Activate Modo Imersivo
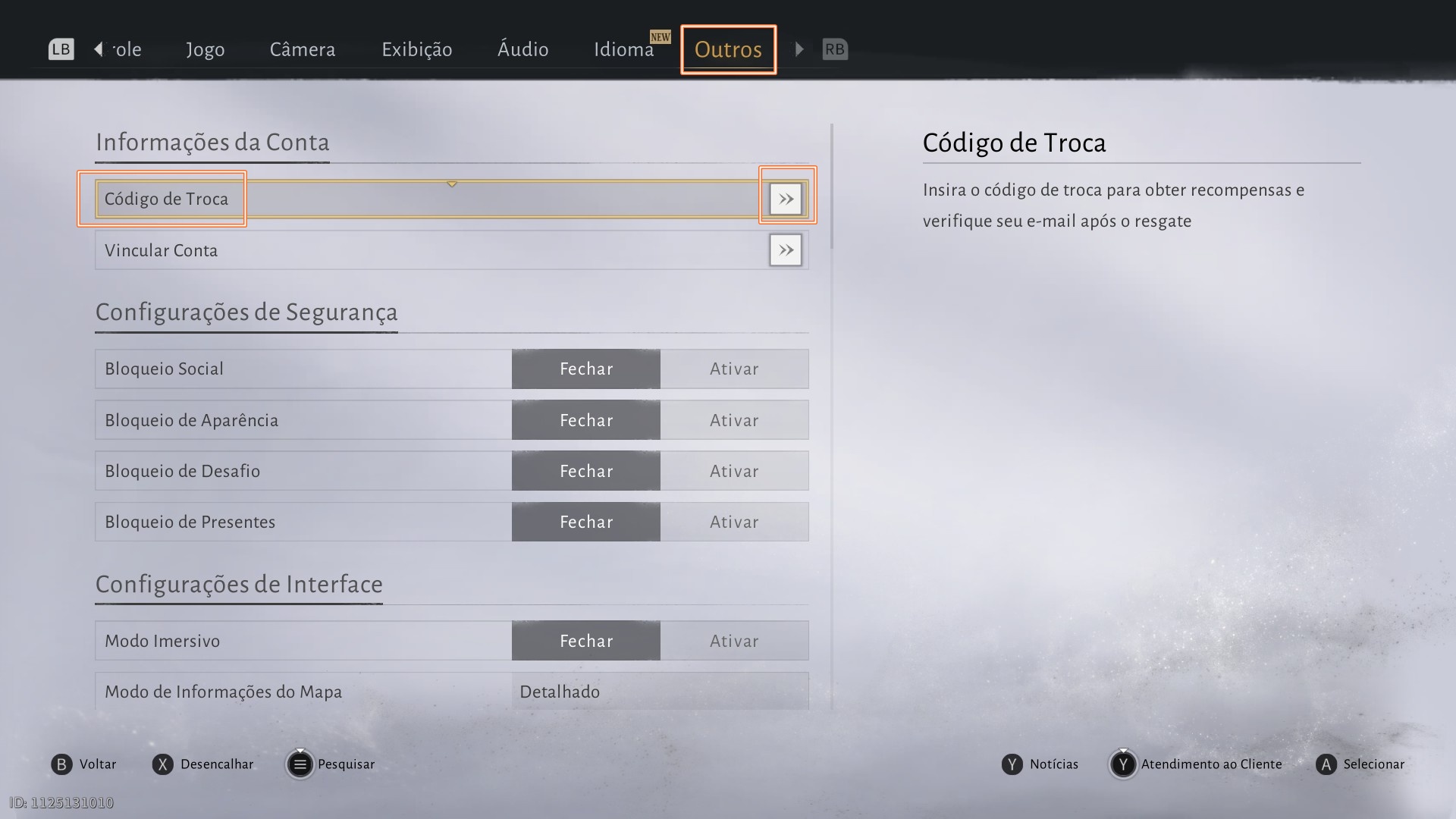Viewport: 1456px width, 819px height. click(x=733, y=640)
